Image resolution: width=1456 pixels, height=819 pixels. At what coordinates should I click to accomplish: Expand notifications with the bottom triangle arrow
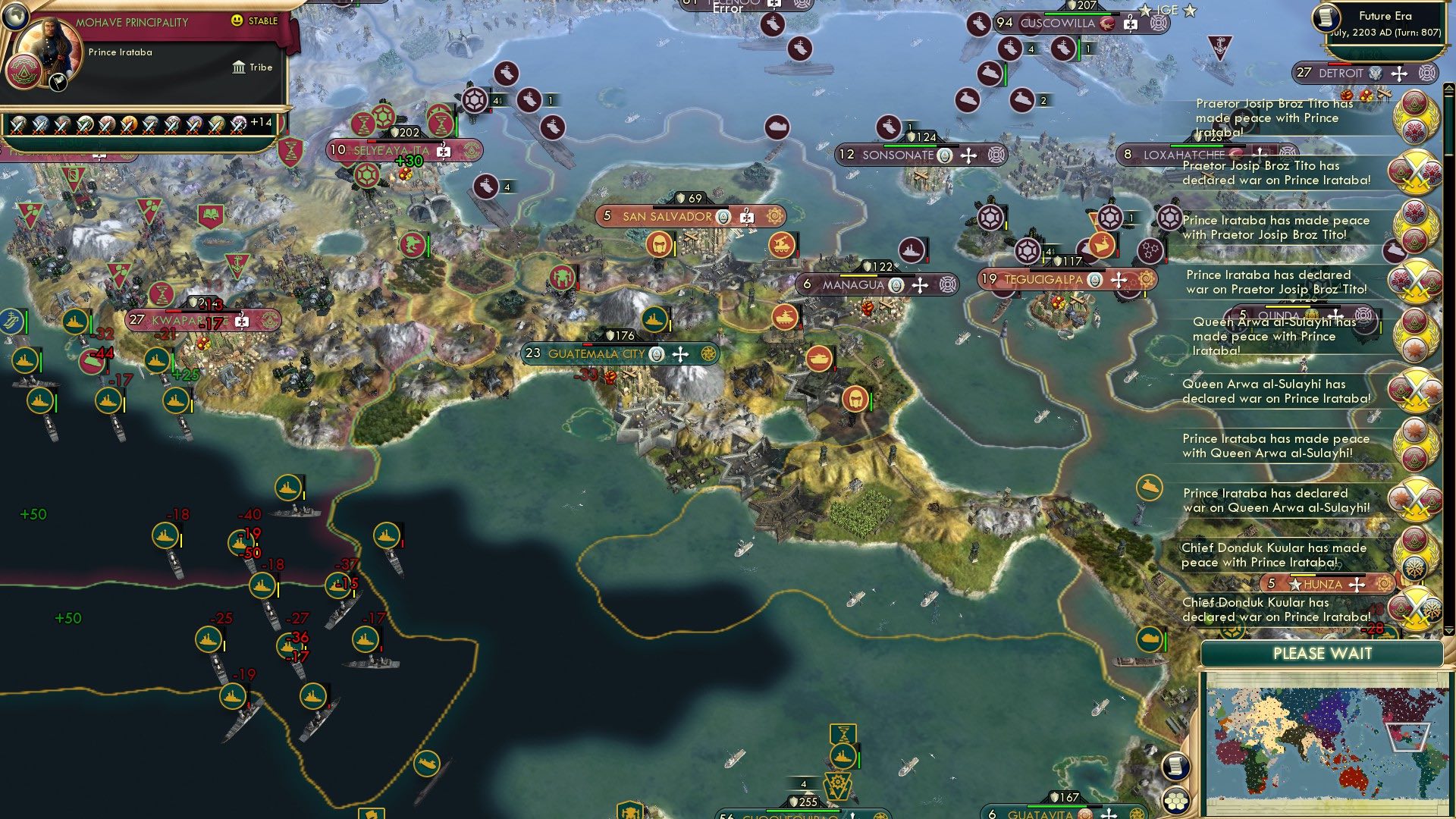(x=1448, y=631)
